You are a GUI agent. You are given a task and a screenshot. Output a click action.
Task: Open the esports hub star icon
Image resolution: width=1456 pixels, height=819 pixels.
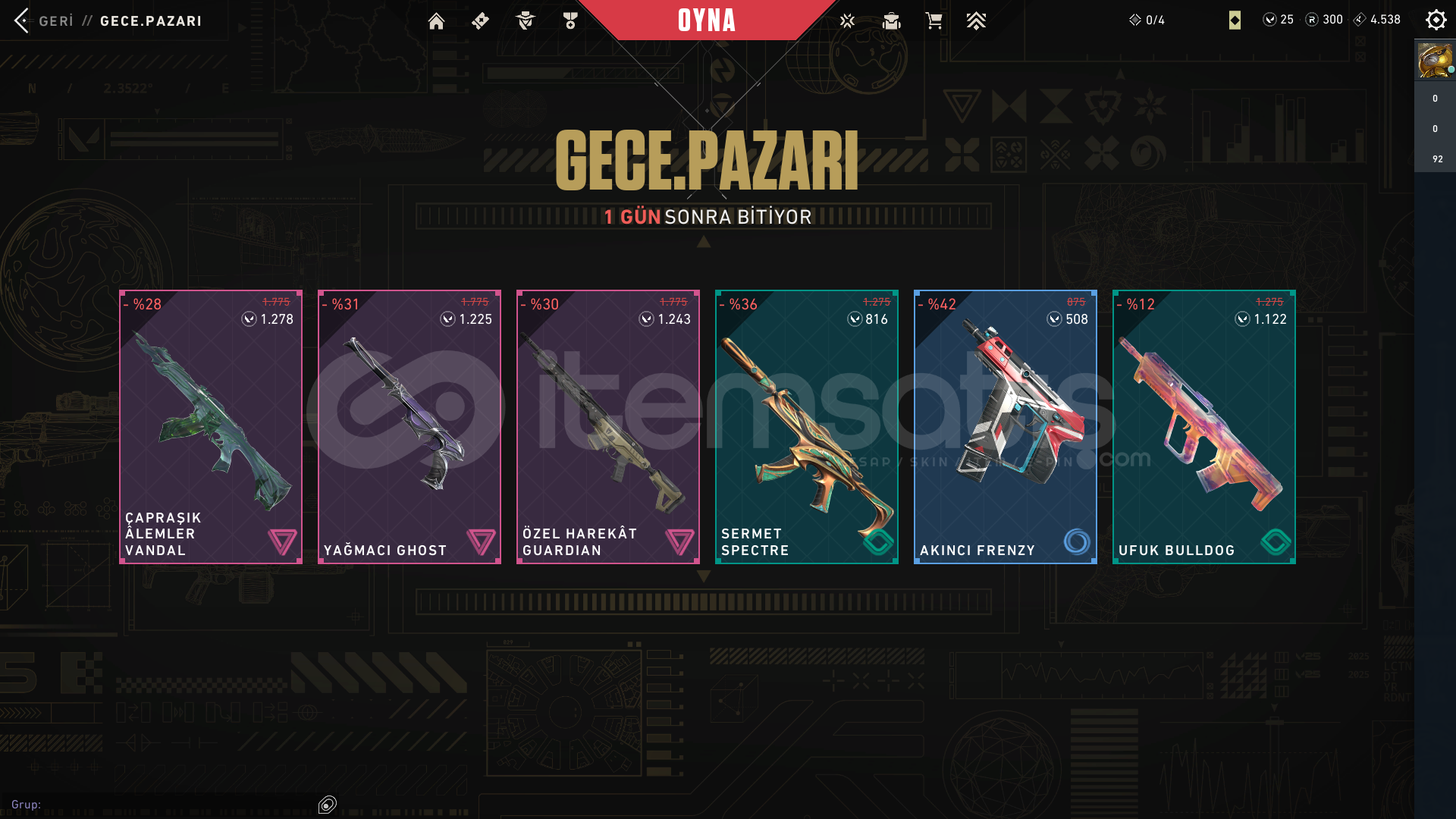click(x=847, y=21)
